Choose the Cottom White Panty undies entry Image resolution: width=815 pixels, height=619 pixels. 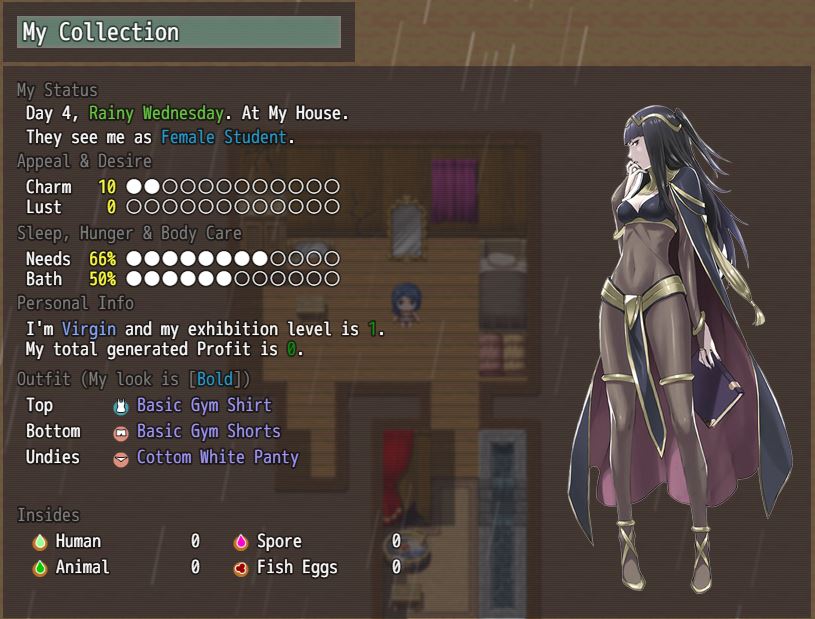click(217, 458)
